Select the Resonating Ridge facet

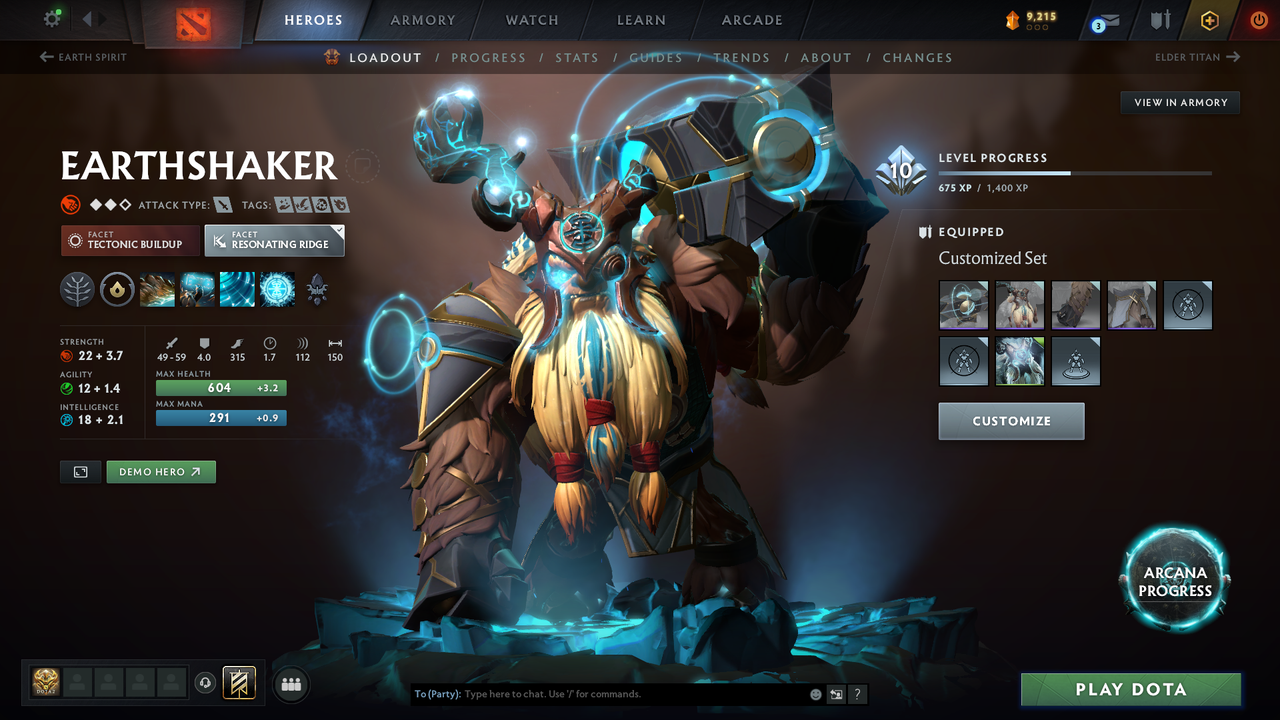click(x=275, y=240)
